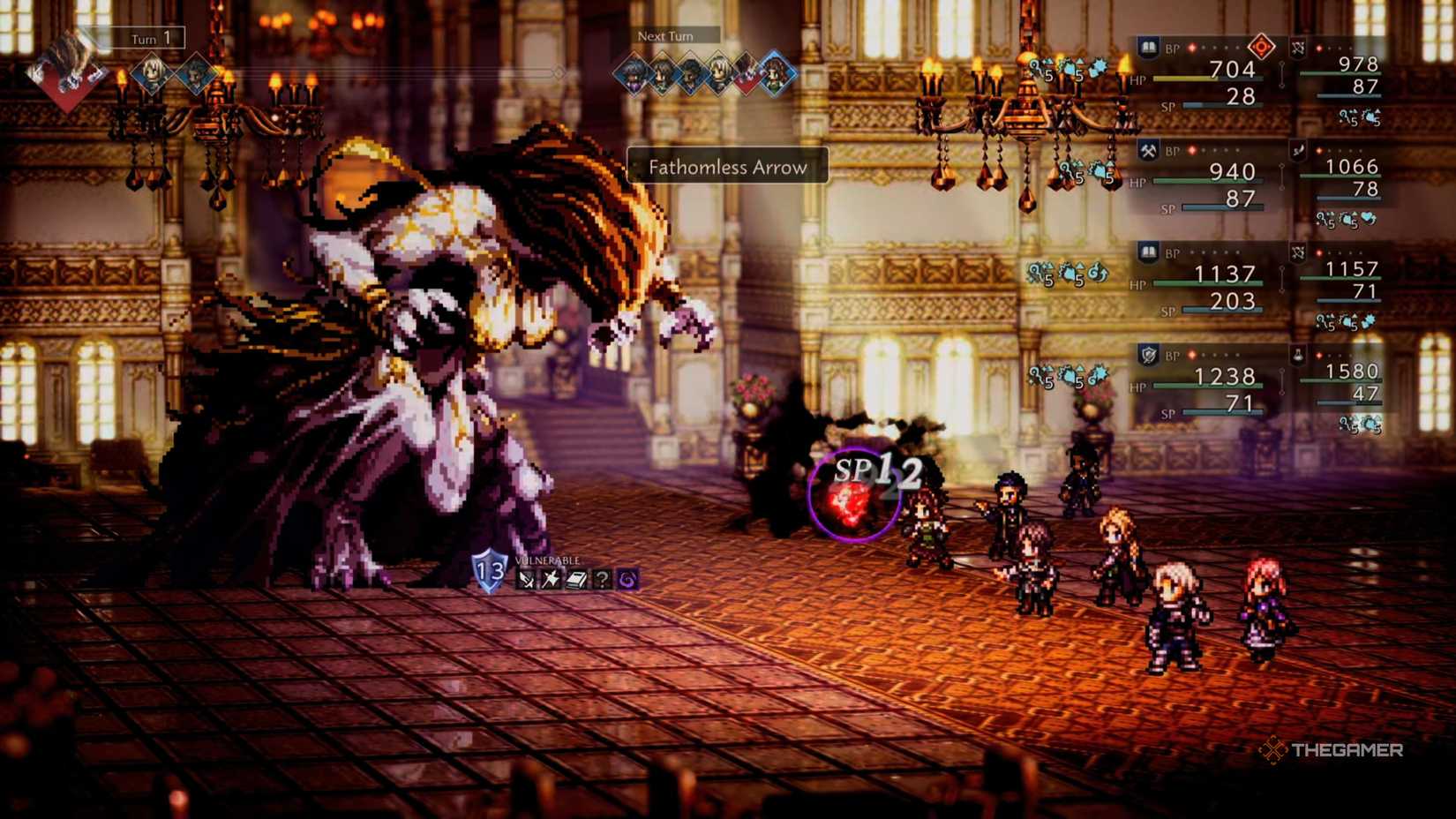Click the dark element weakness icon

tap(627, 579)
